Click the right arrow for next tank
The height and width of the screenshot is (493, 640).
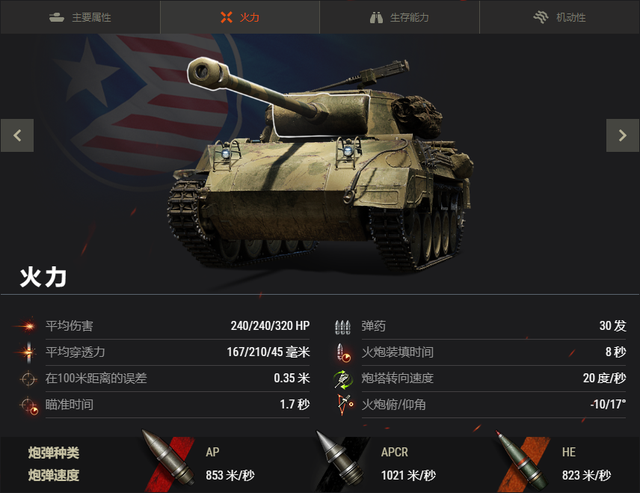click(x=622, y=135)
